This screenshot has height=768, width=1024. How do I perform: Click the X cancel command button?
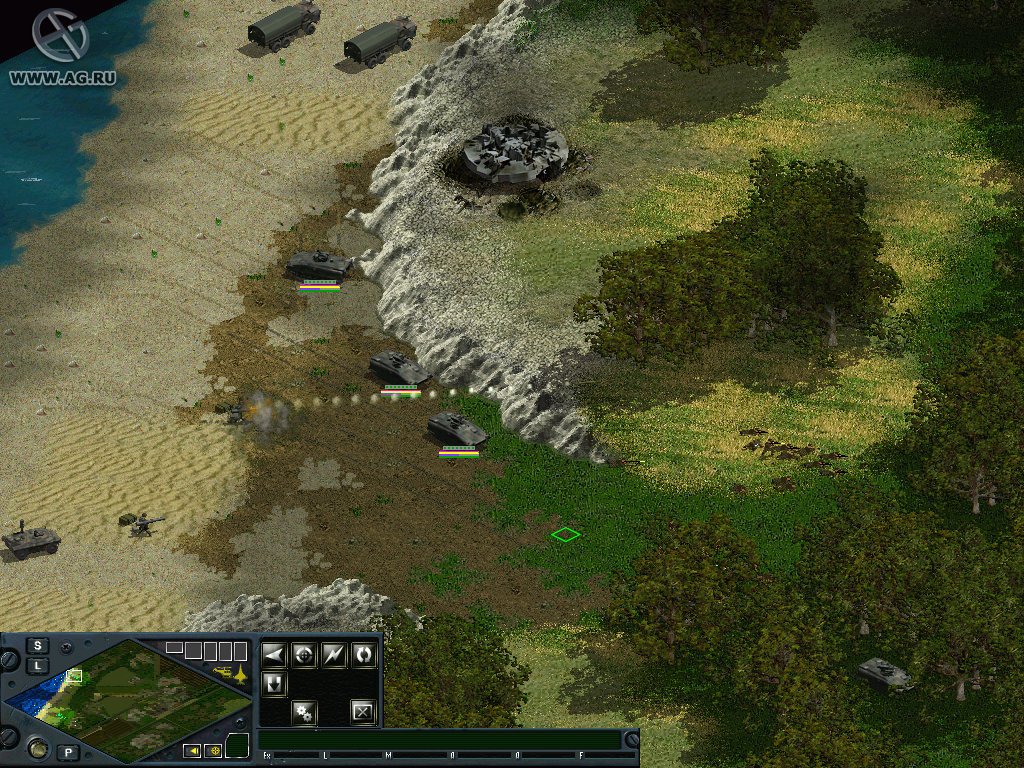point(363,712)
